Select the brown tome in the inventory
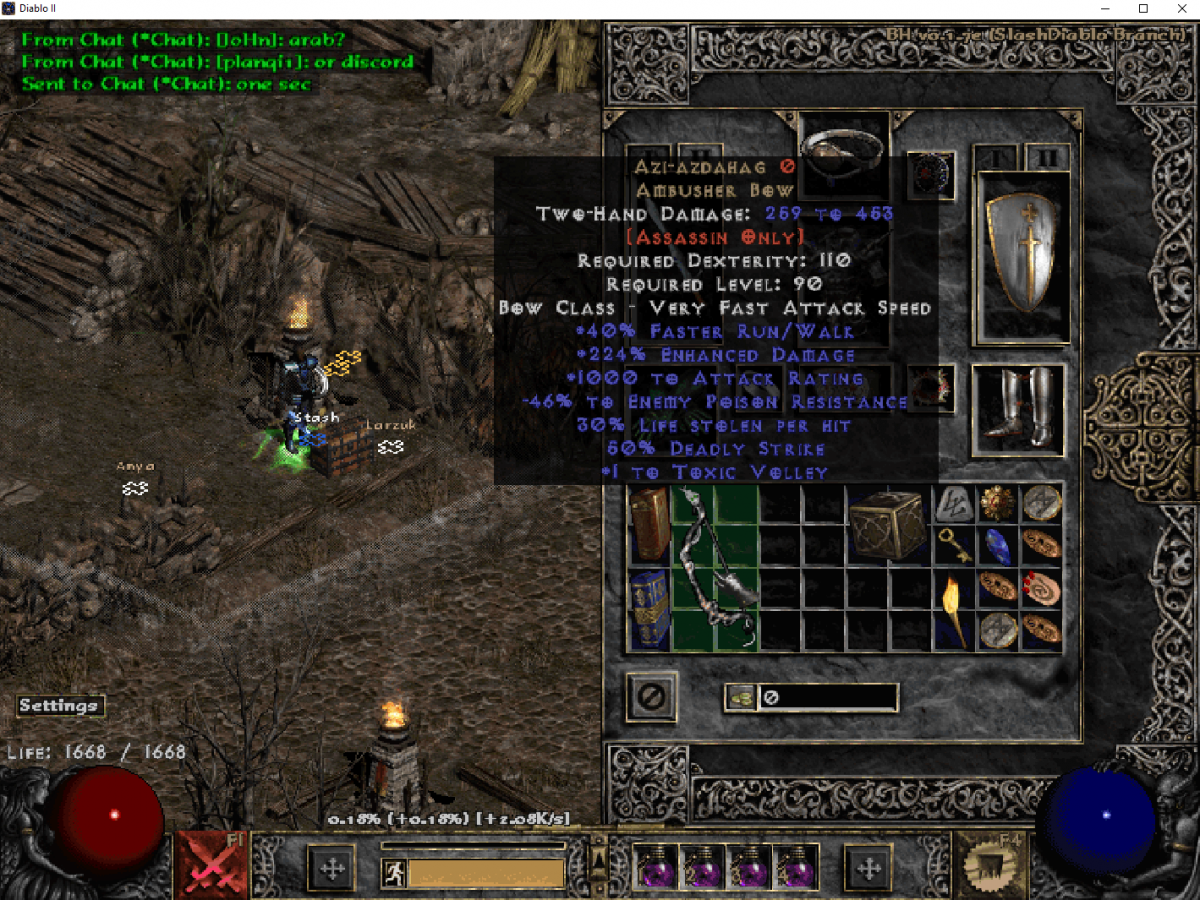The width and height of the screenshot is (1200, 900). (649, 523)
